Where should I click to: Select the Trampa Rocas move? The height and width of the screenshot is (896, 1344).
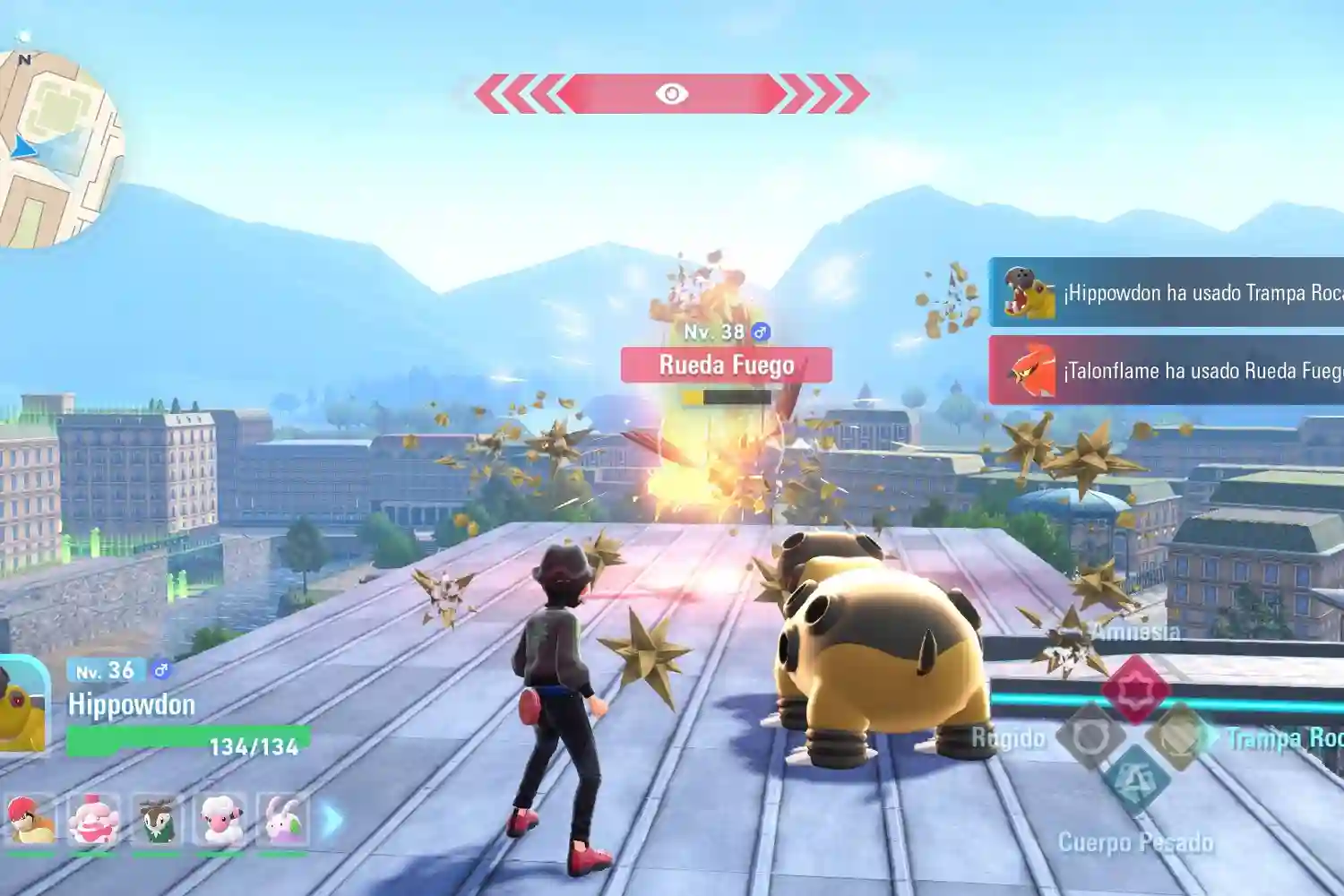point(1181,737)
